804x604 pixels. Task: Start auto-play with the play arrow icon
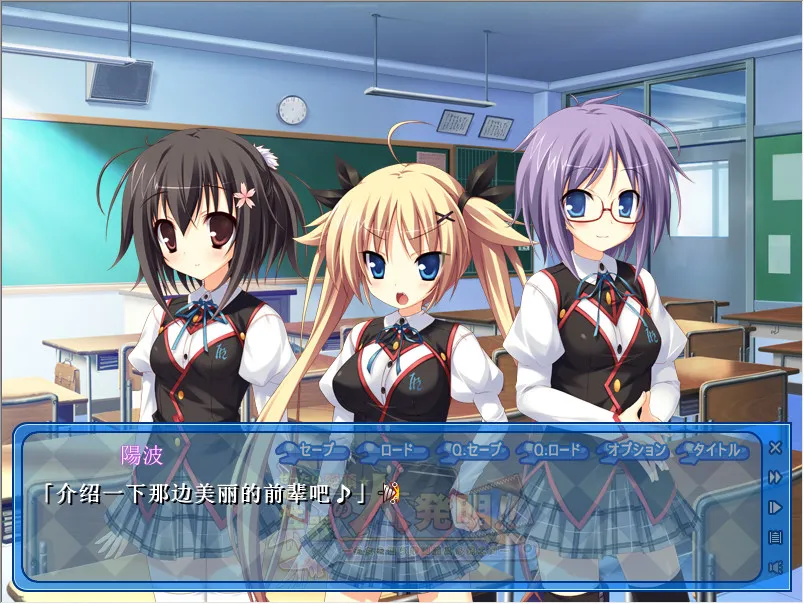pyautogui.click(x=775, y=507)
